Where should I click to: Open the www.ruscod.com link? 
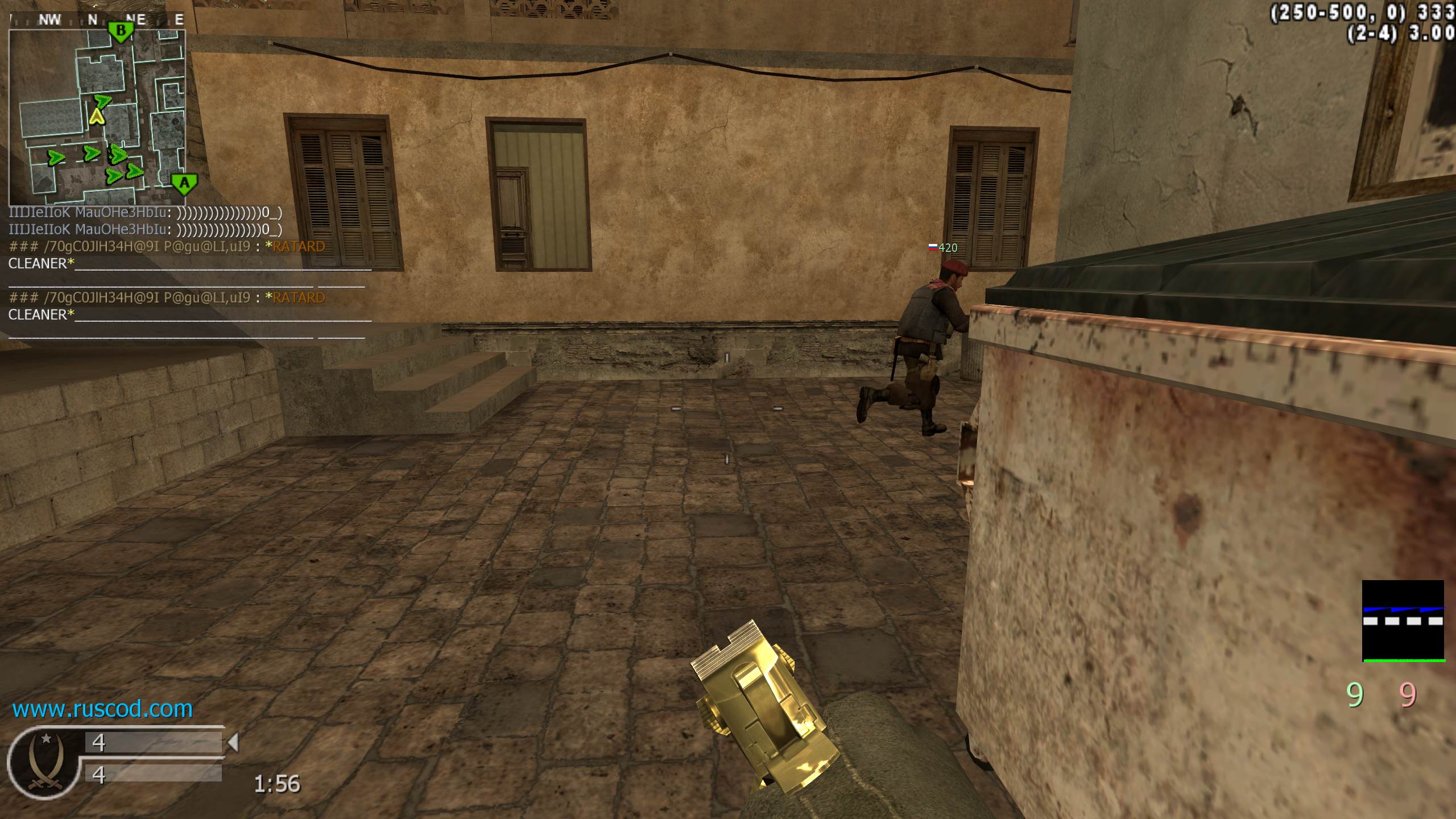(102, 709)
